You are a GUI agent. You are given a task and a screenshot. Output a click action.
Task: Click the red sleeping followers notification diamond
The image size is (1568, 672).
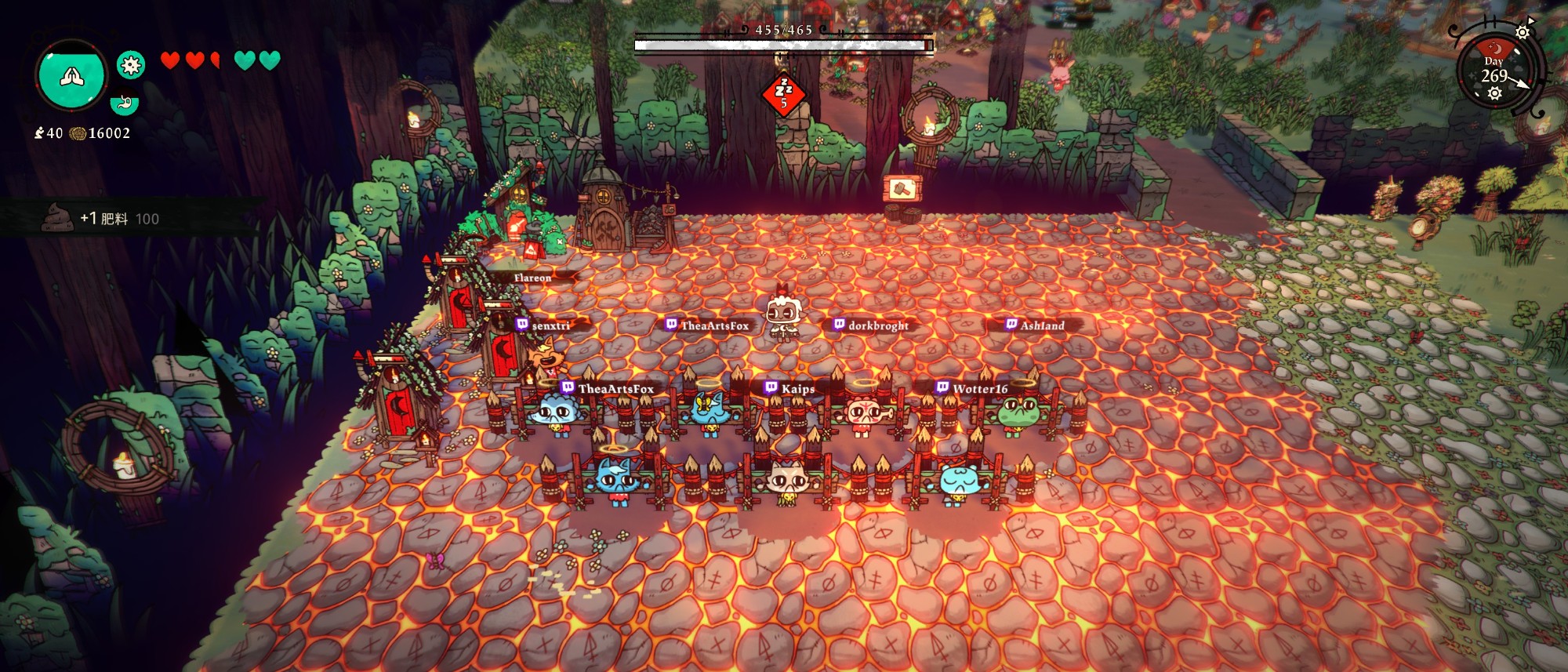pyautogui.click(x=783, y=94)
